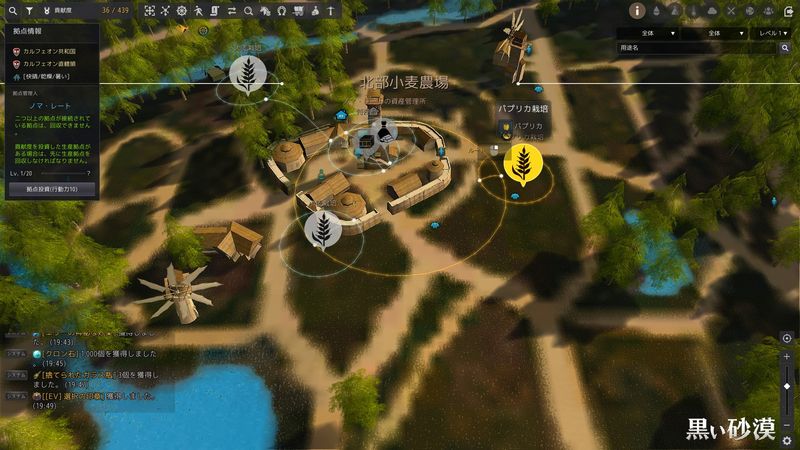The height and width of the screenshot is (450, 800).
Task: Open the map search magnifier in top-left toolbar
Action: click(13, 10)
